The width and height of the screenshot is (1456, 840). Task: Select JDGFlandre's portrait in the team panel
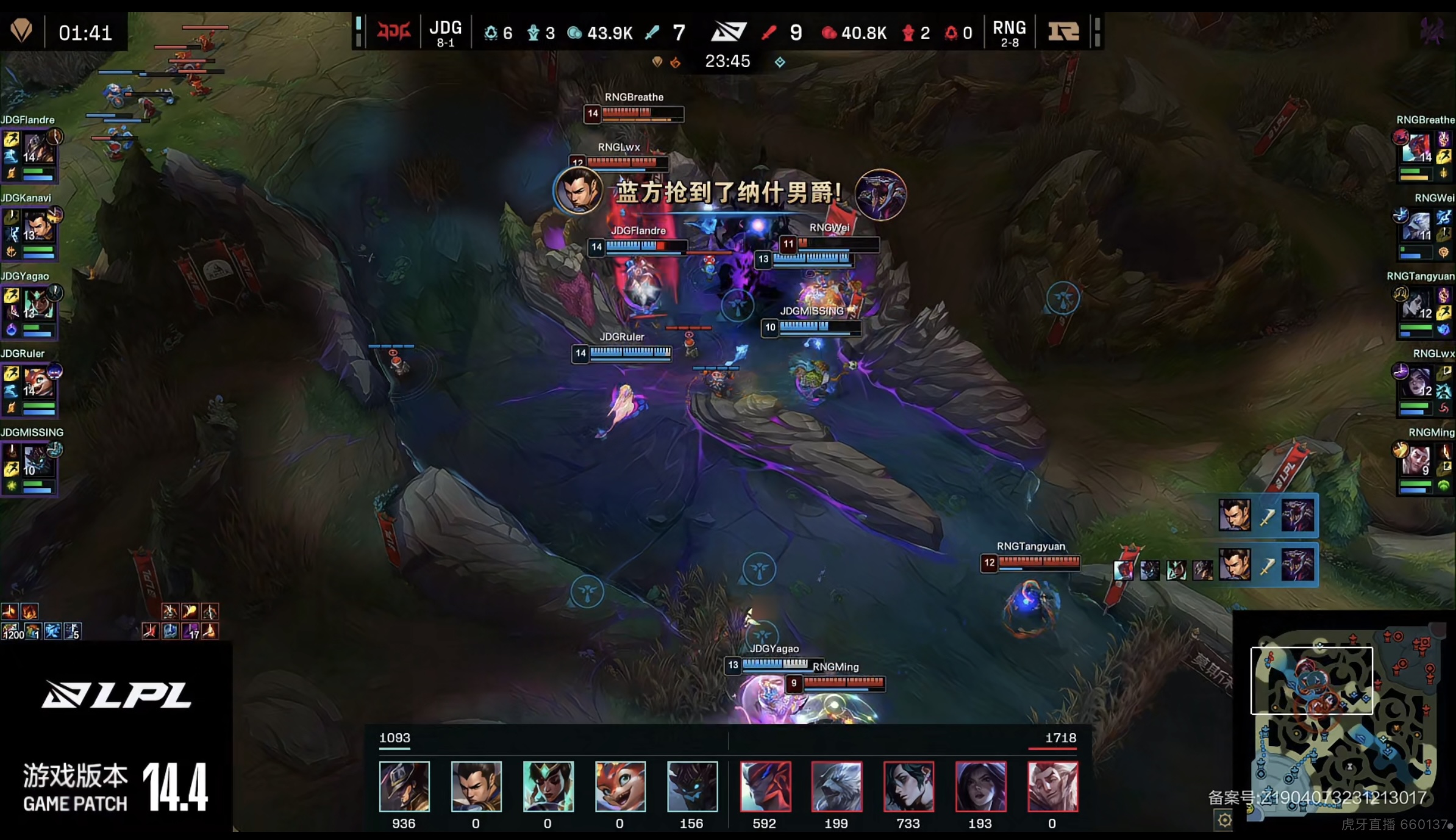[39, 150]
